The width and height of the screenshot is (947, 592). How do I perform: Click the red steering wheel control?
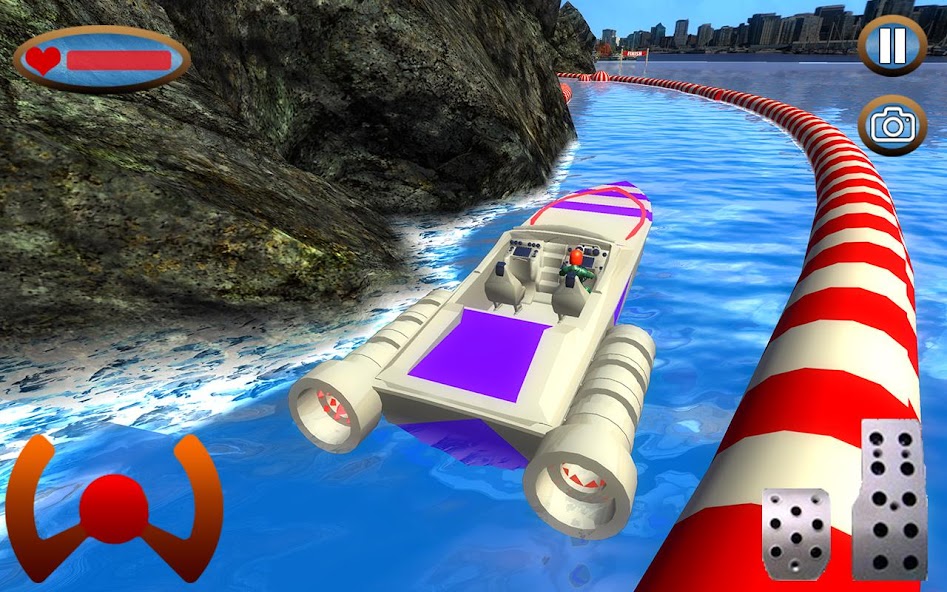[115, 506]
